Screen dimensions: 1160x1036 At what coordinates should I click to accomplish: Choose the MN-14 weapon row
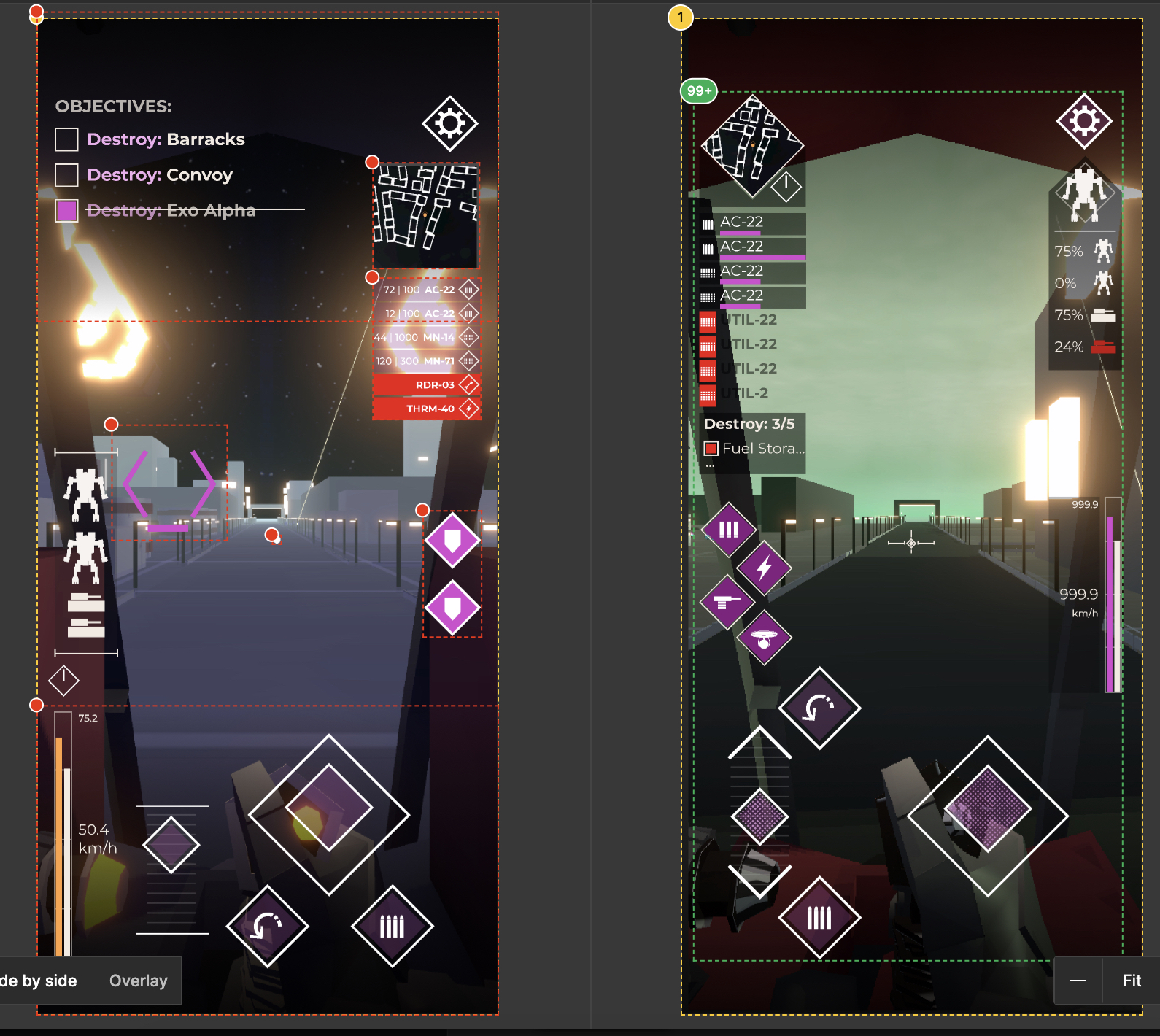click(427, 337)
